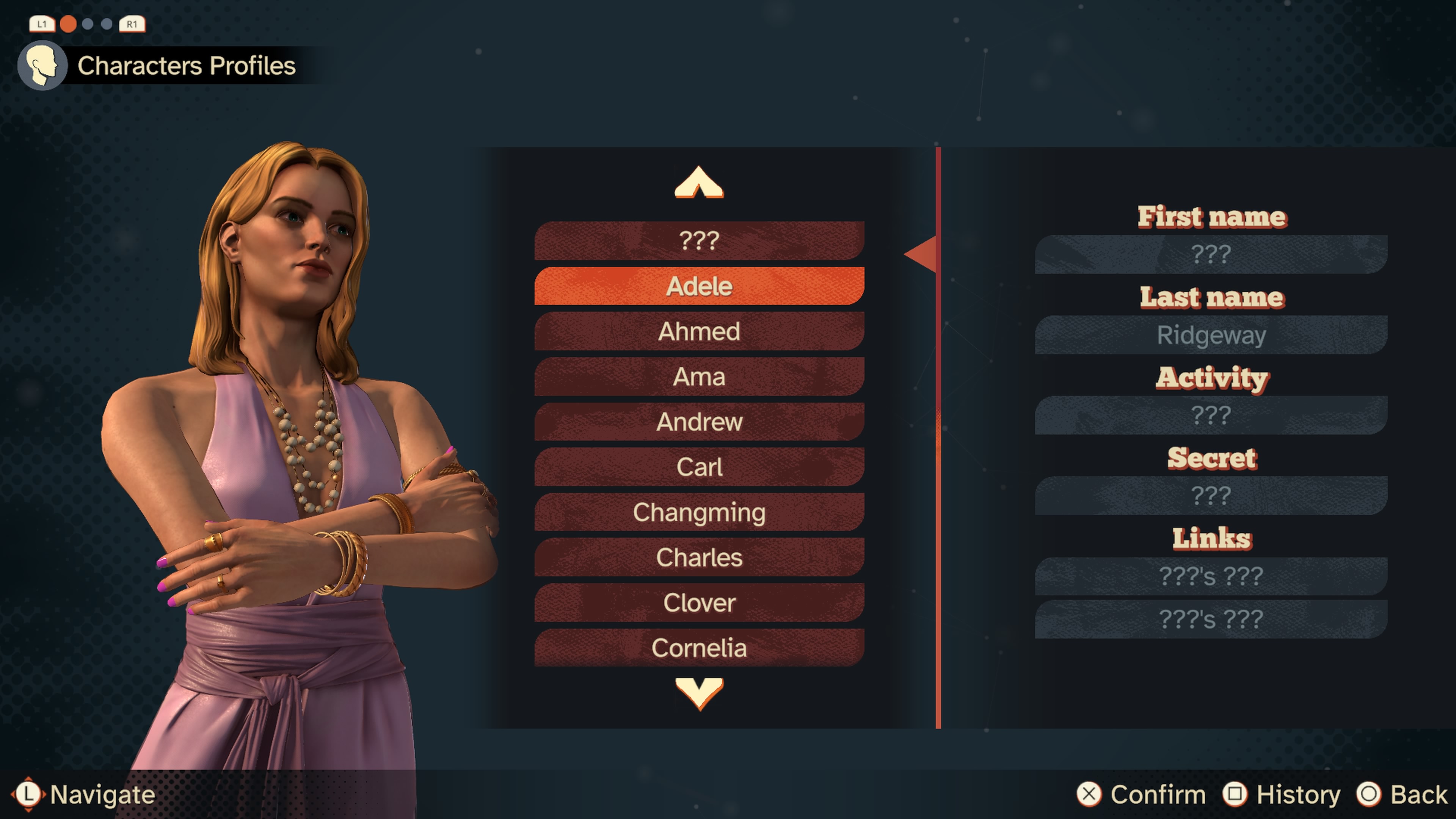Choose Charles from the list
This screenshot has height=819, width=1456.
[699, 557]
